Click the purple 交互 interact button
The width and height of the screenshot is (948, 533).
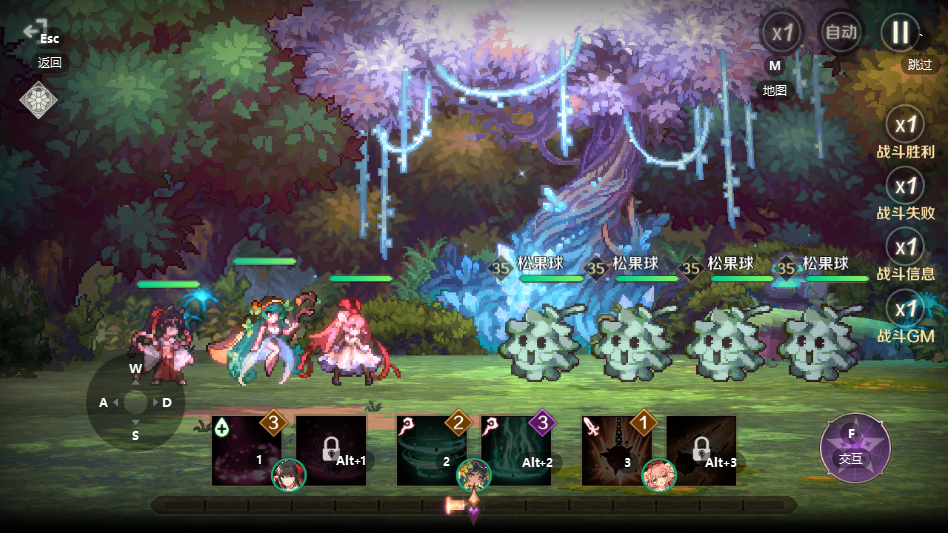pos(855,447)
